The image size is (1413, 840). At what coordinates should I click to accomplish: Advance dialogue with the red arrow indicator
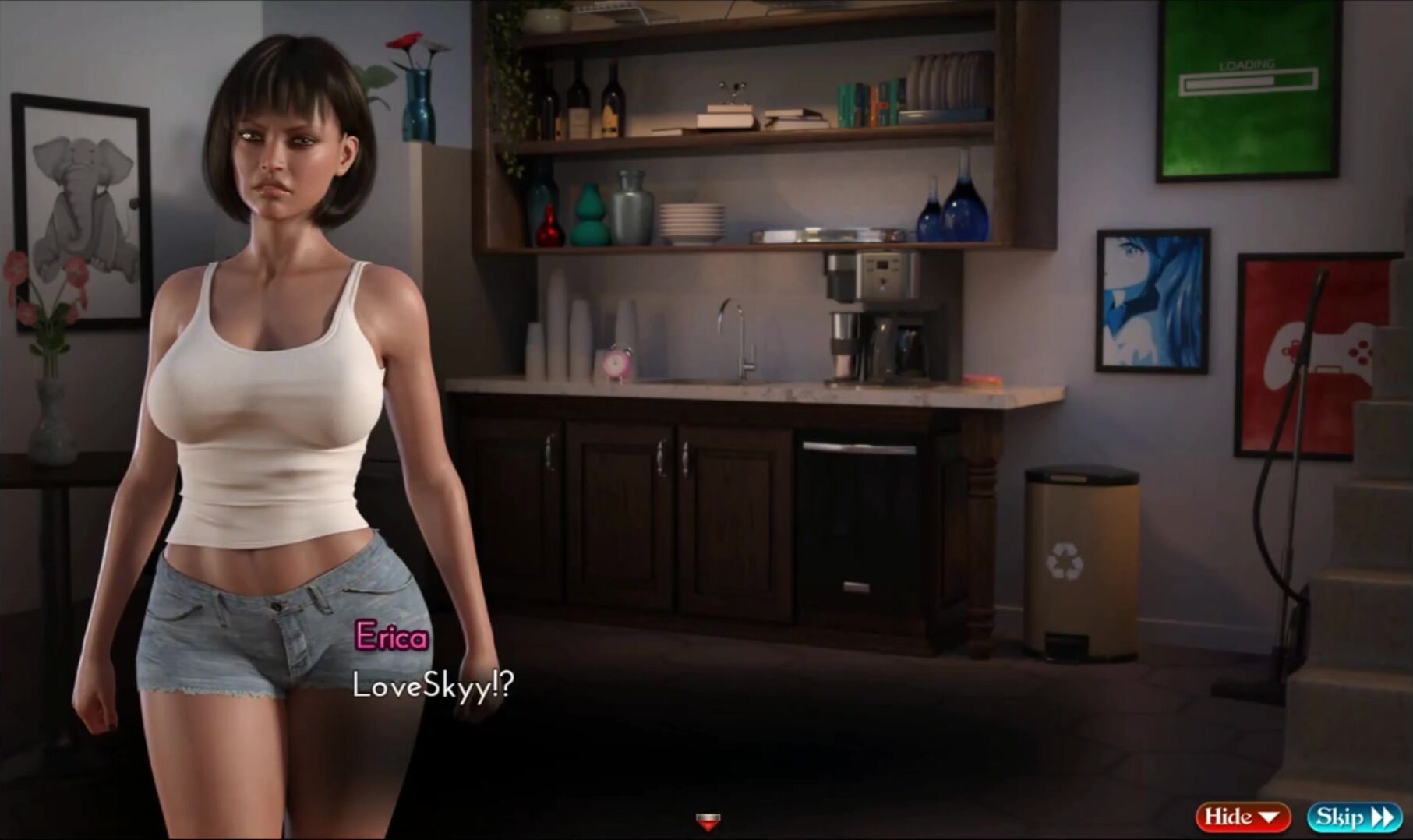[708, 821]
